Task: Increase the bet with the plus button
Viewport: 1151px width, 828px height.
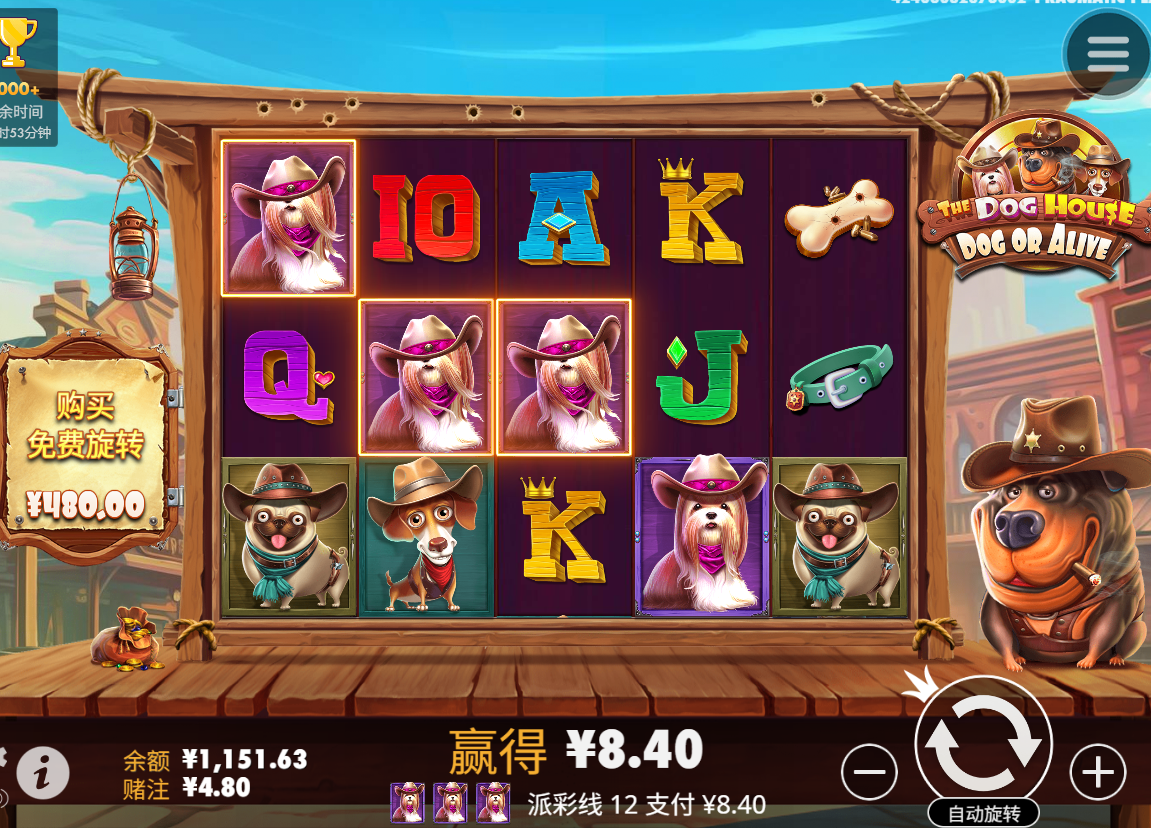Action: (1098, 772)
